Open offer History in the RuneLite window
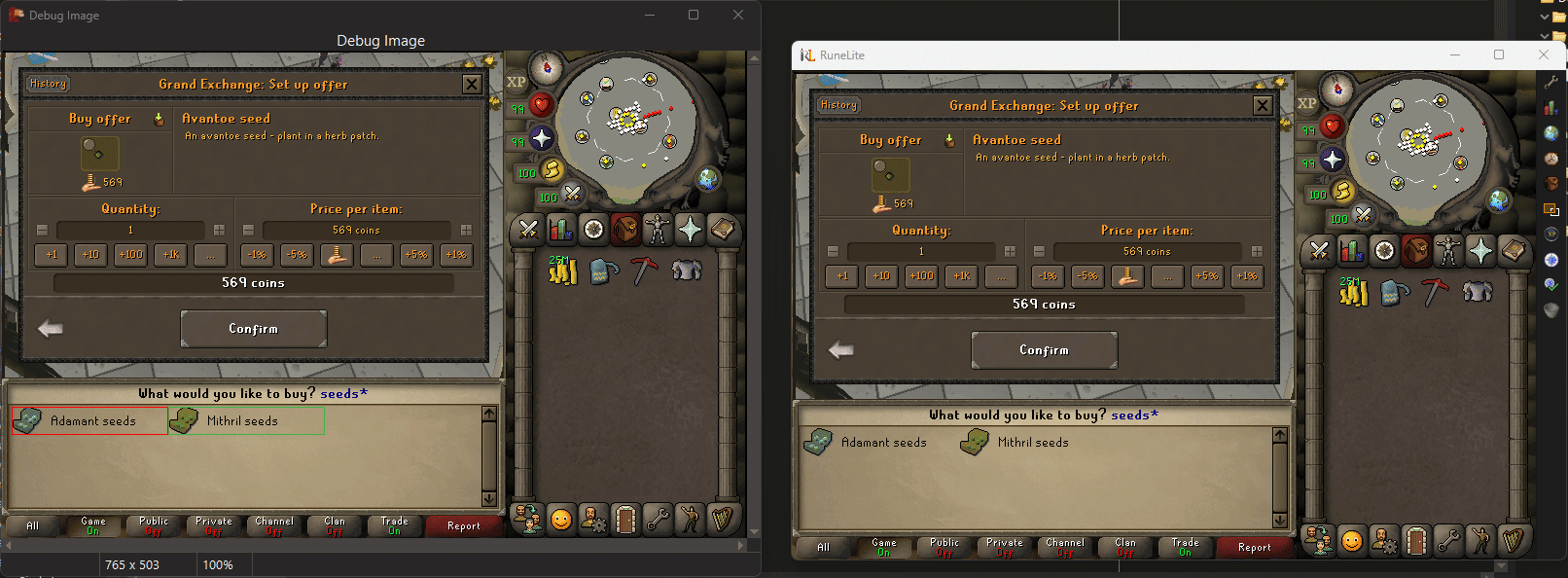The image size is (1568, 578). coord(838,105)
